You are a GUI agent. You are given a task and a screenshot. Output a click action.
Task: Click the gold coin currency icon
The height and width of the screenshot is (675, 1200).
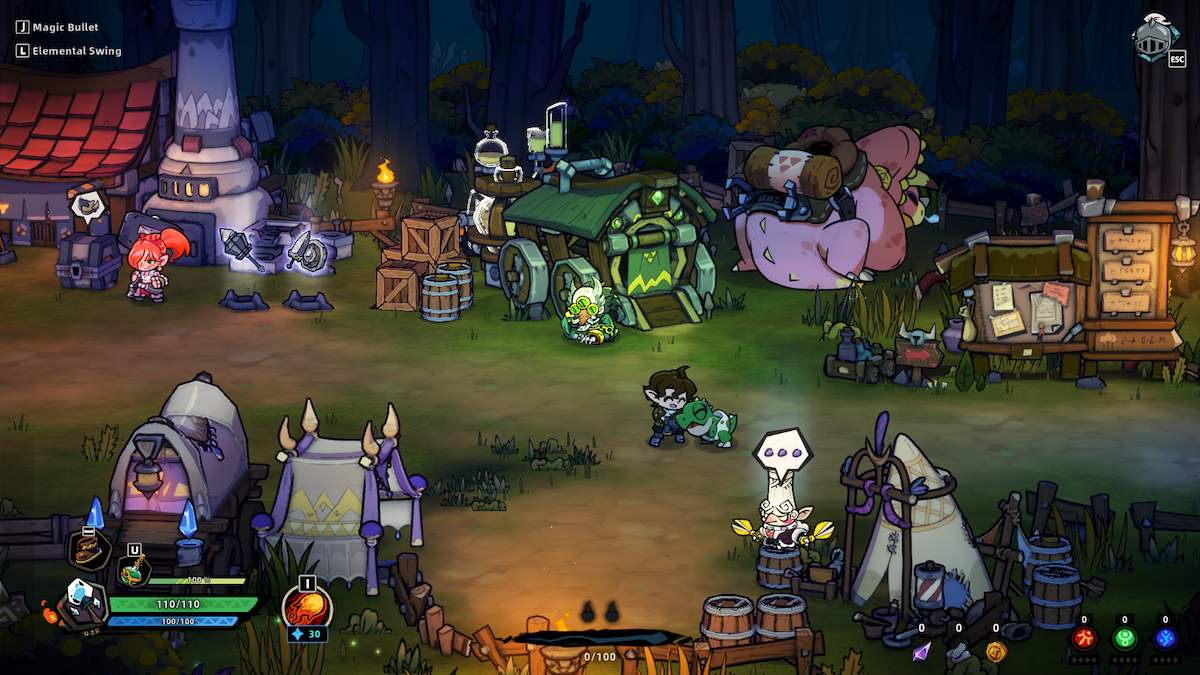(995, 651)
